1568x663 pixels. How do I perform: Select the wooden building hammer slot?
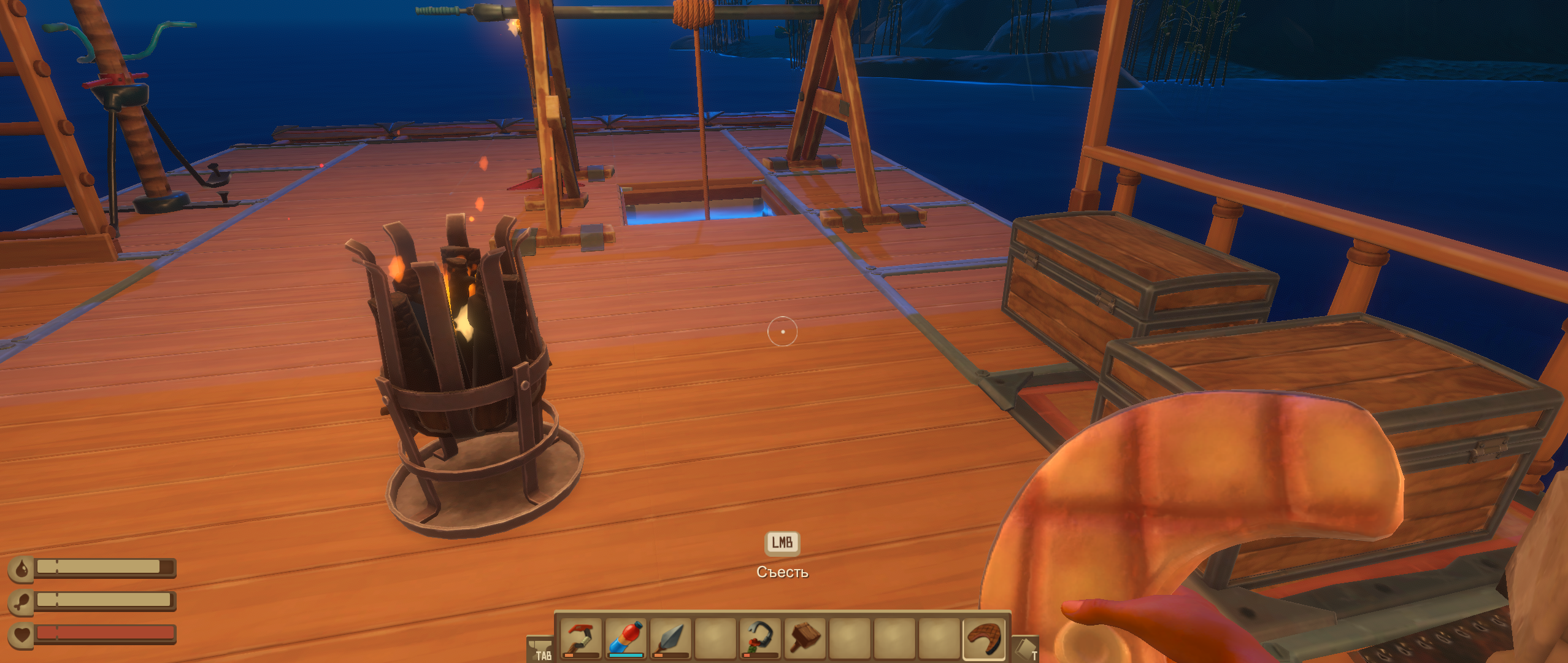[x=804, y=638]
